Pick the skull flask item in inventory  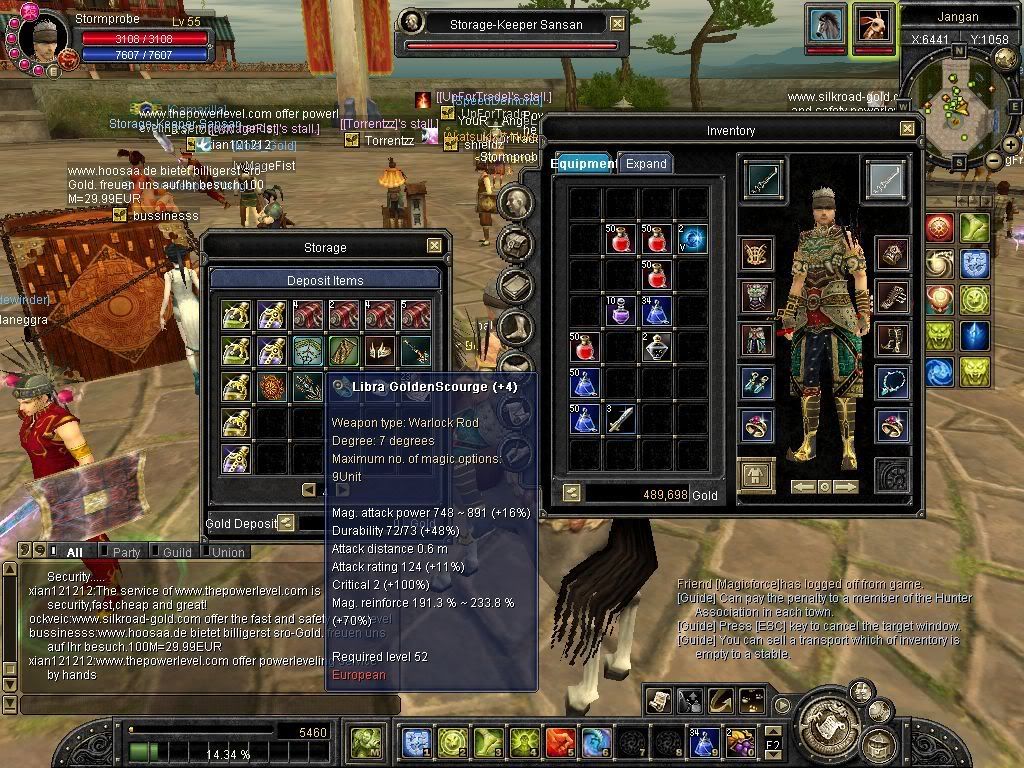[656, 347]
